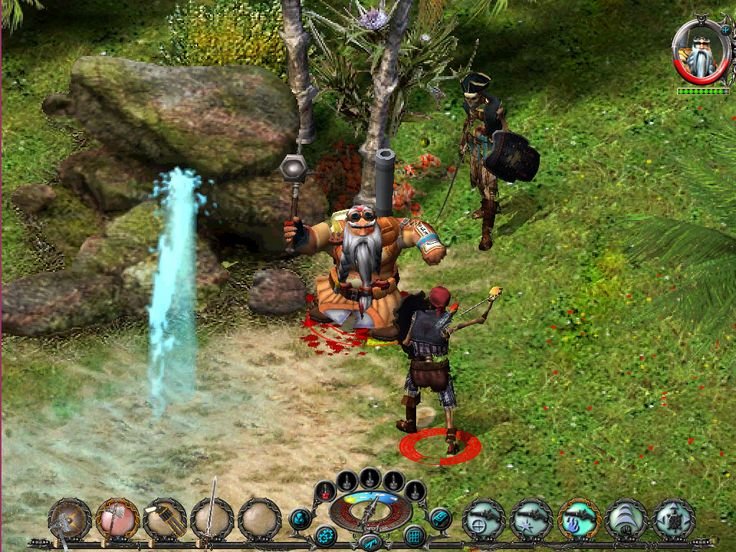Select the empty fifth weapon slot
Image resolution: width=736 pixels, height=552 pixels.
point(259,520)
